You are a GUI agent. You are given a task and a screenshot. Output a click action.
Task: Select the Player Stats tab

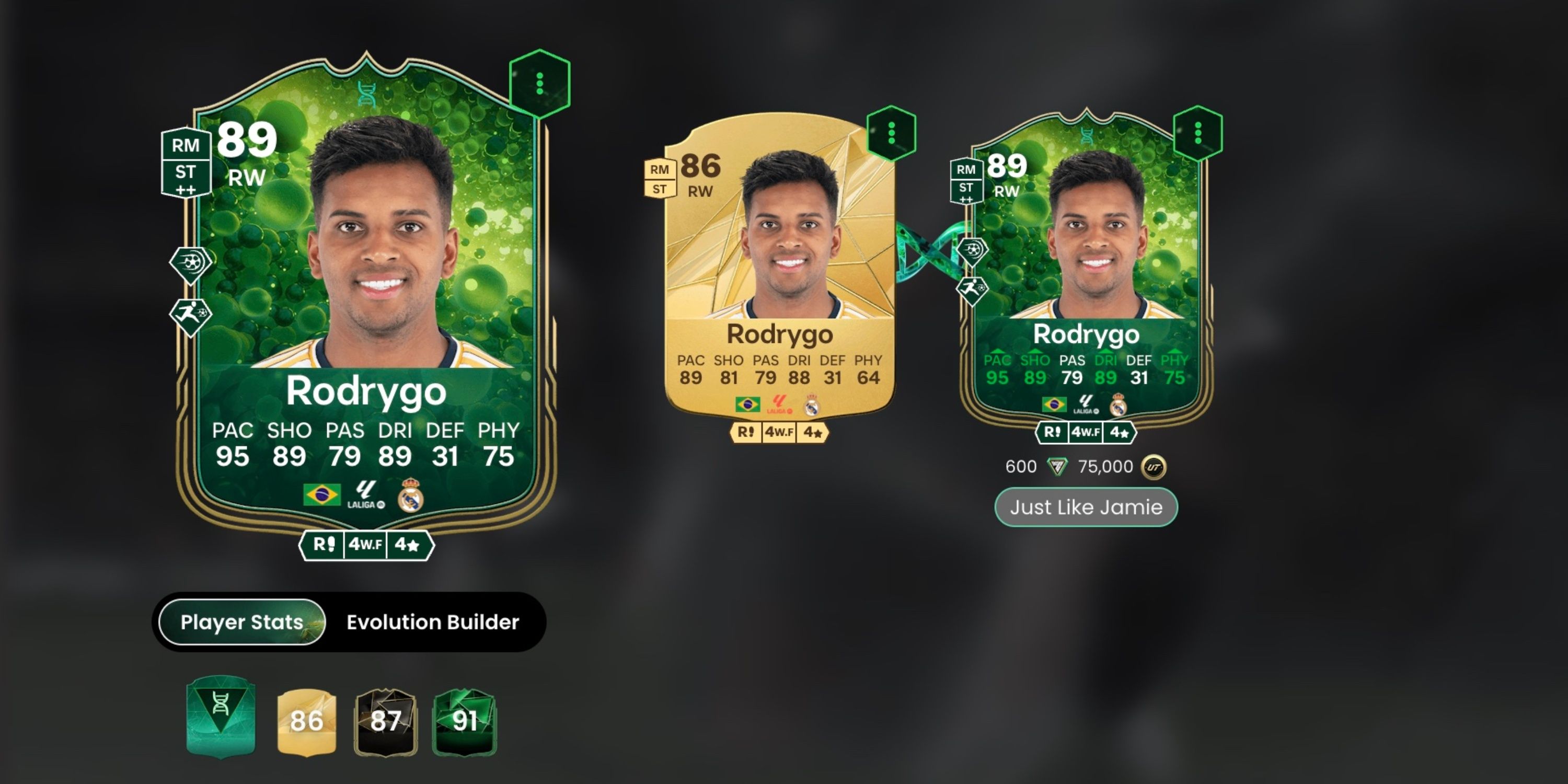point(240,622)
